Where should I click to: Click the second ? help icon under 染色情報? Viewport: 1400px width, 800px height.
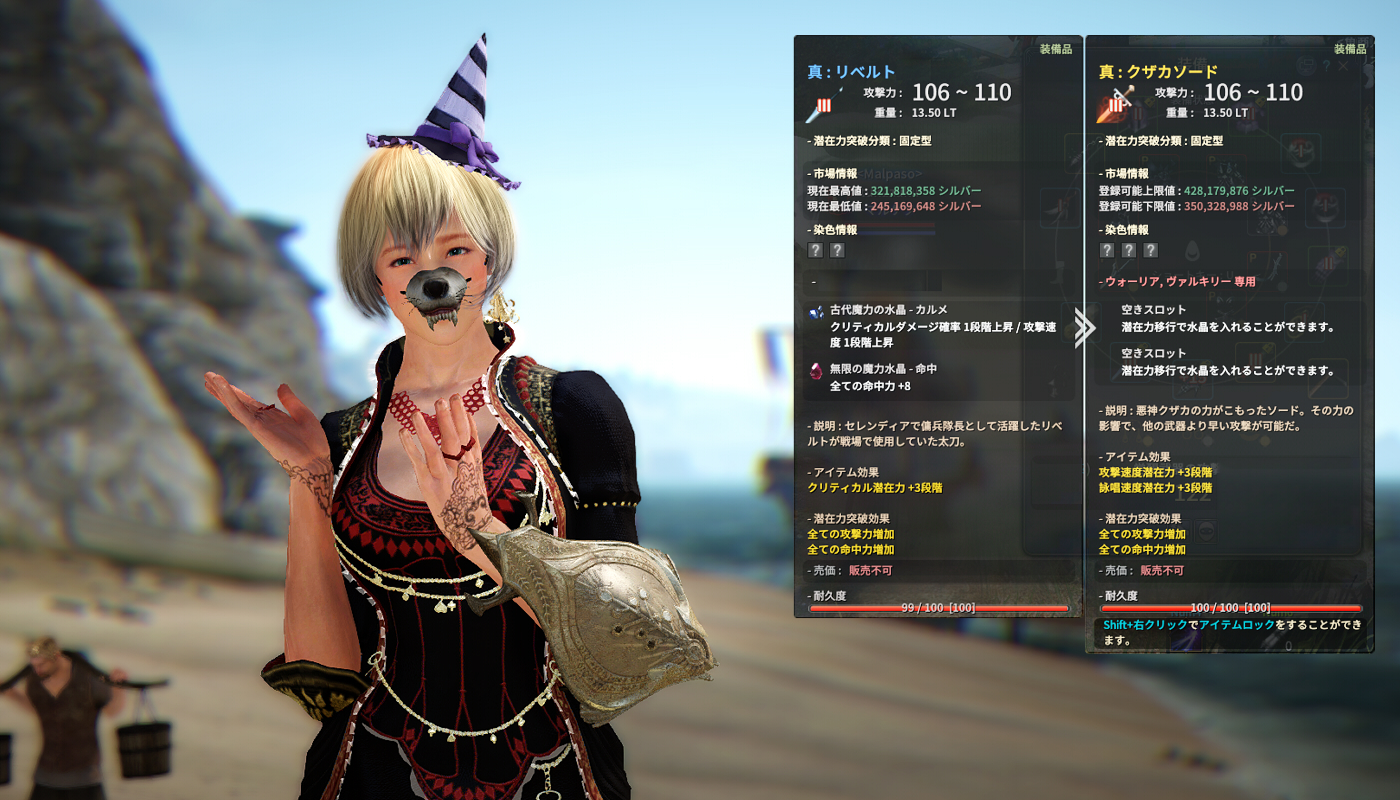coord(838,251)
